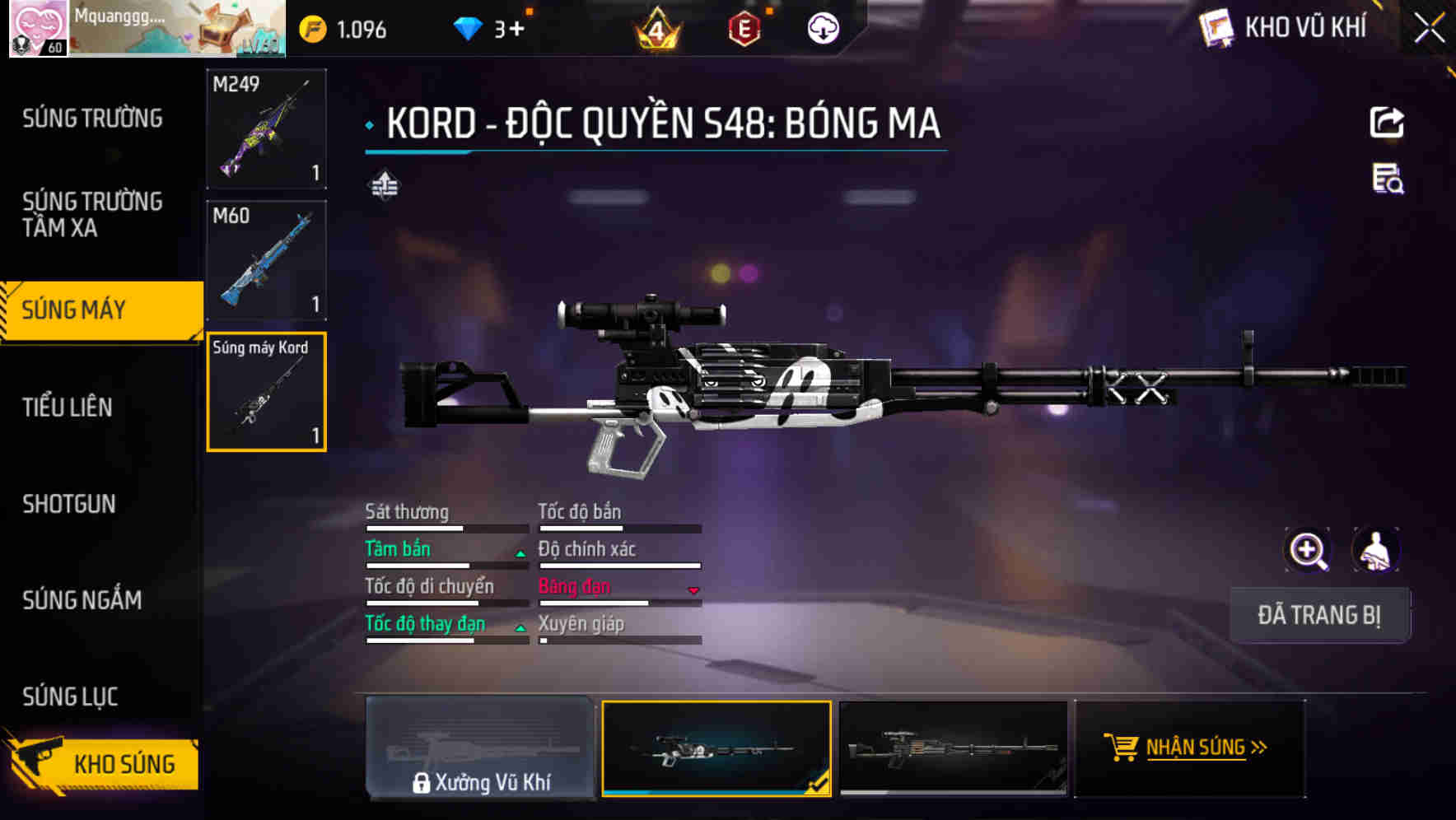Switch to Súng Trường category
The height and width of the screenshot is (820, 1456).
tap(92, 119)
